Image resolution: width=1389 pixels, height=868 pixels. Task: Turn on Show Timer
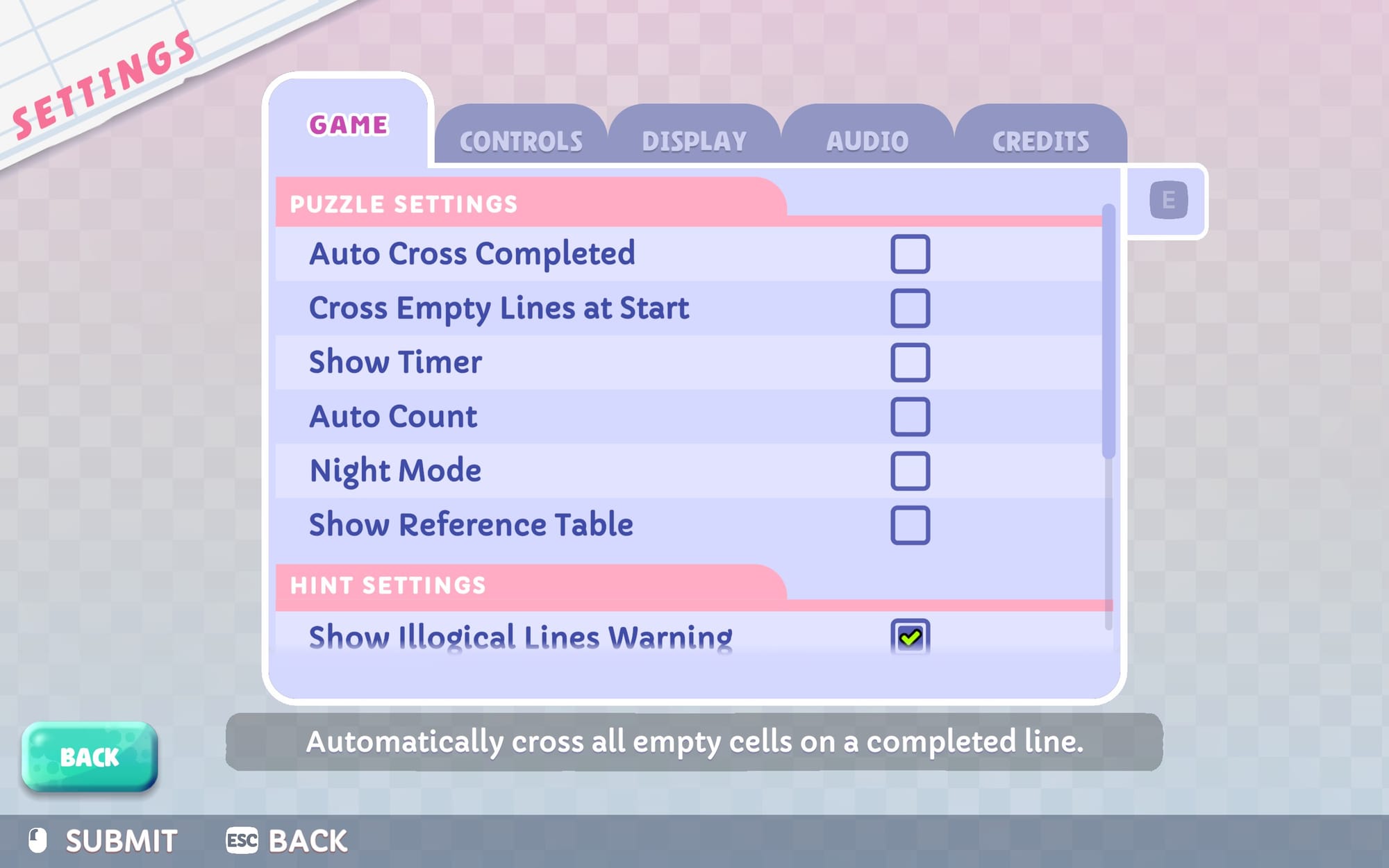(911, 362)
